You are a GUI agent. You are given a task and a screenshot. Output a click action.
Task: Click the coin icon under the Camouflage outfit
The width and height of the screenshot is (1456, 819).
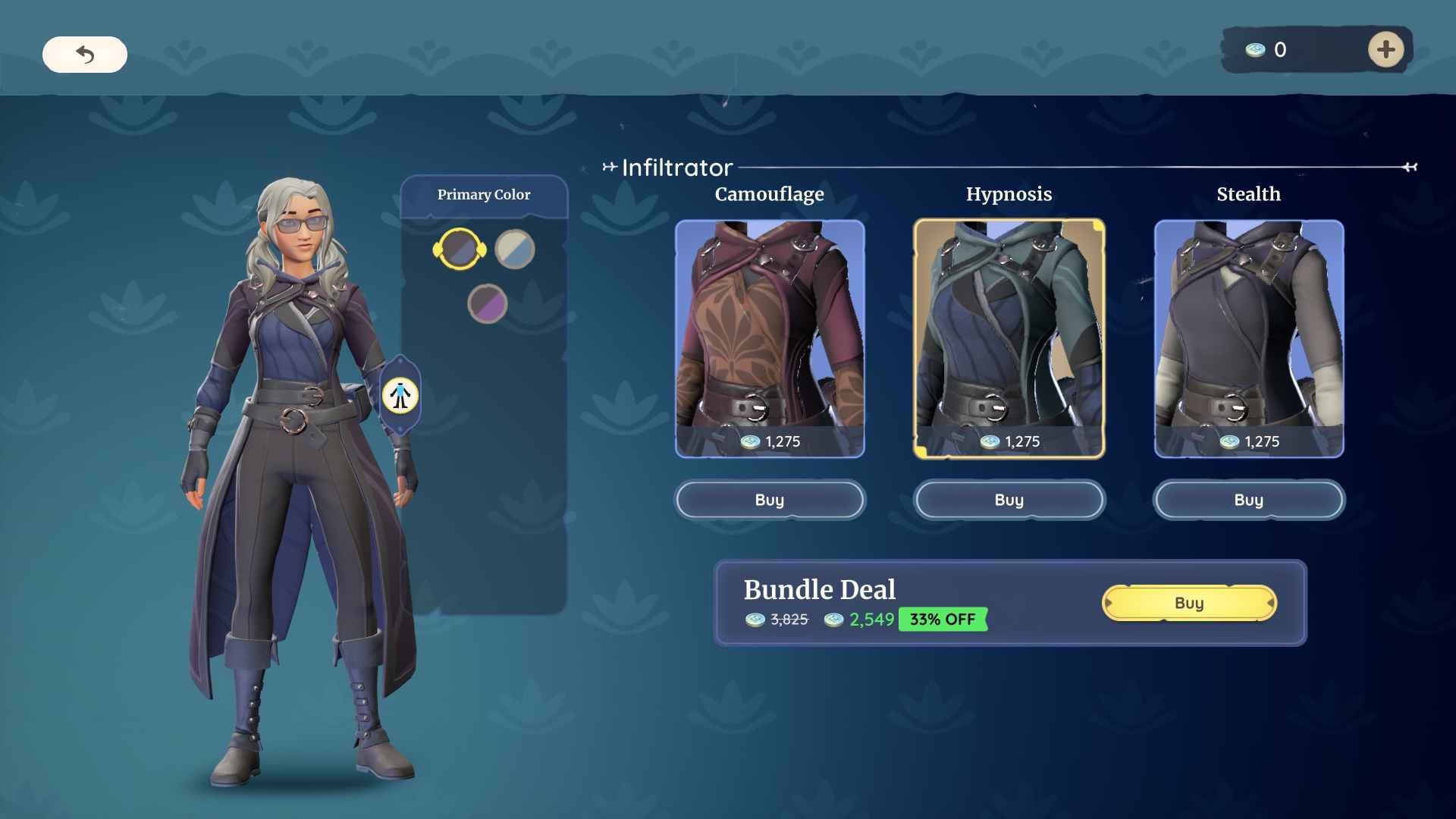point(749,441)
